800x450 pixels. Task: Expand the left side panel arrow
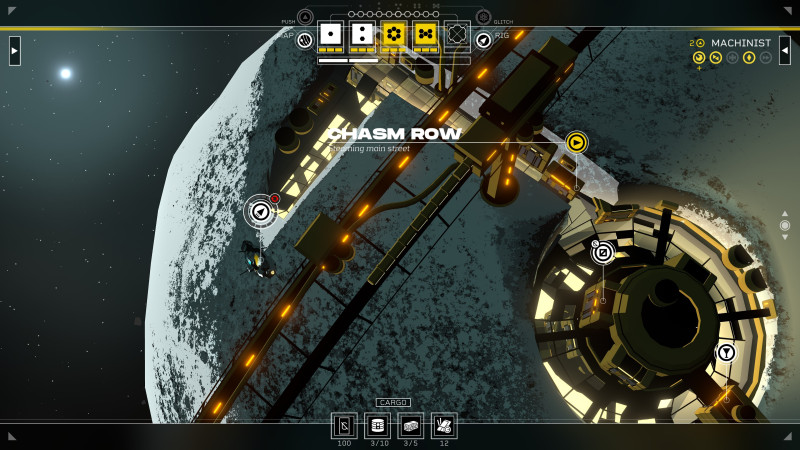pos(15,50)
